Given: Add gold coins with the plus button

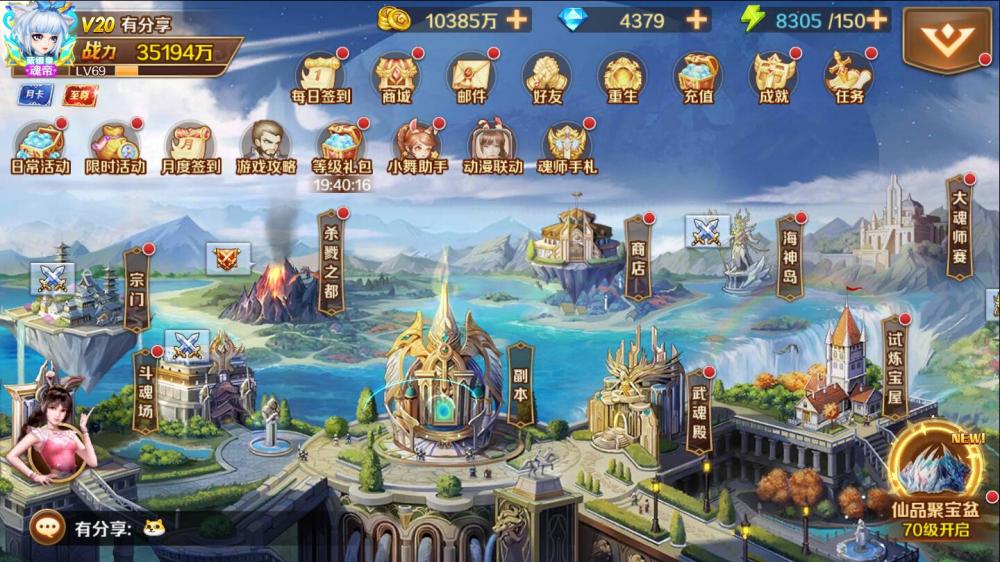Looking at the screenshot, I should [517, 19].
